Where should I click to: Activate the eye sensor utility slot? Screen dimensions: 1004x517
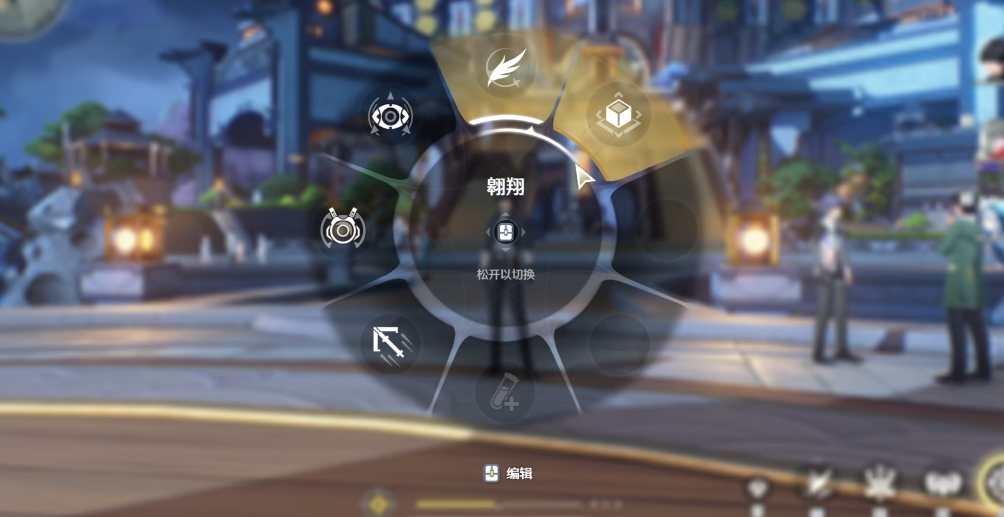(x=389, y=117)
